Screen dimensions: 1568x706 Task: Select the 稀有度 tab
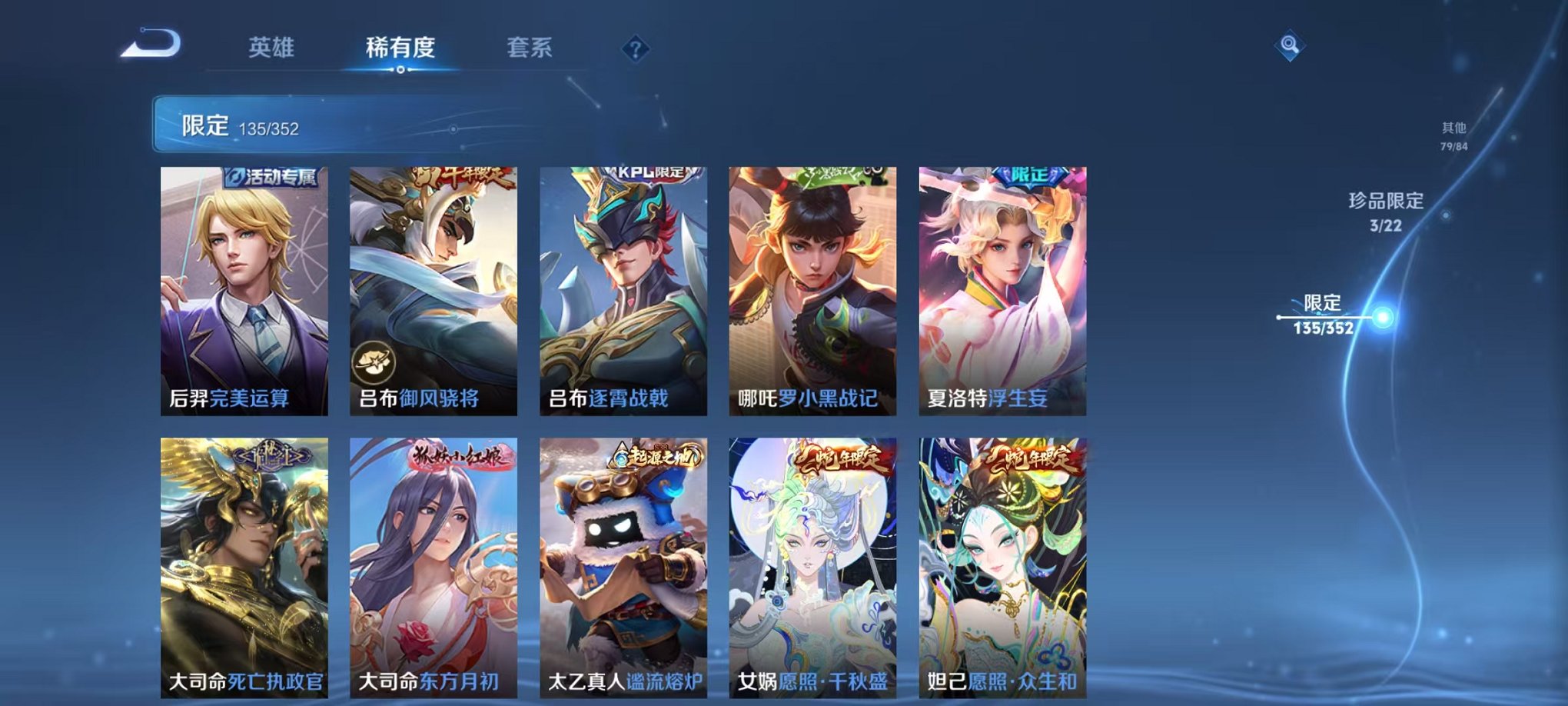(x=400, y=48)
